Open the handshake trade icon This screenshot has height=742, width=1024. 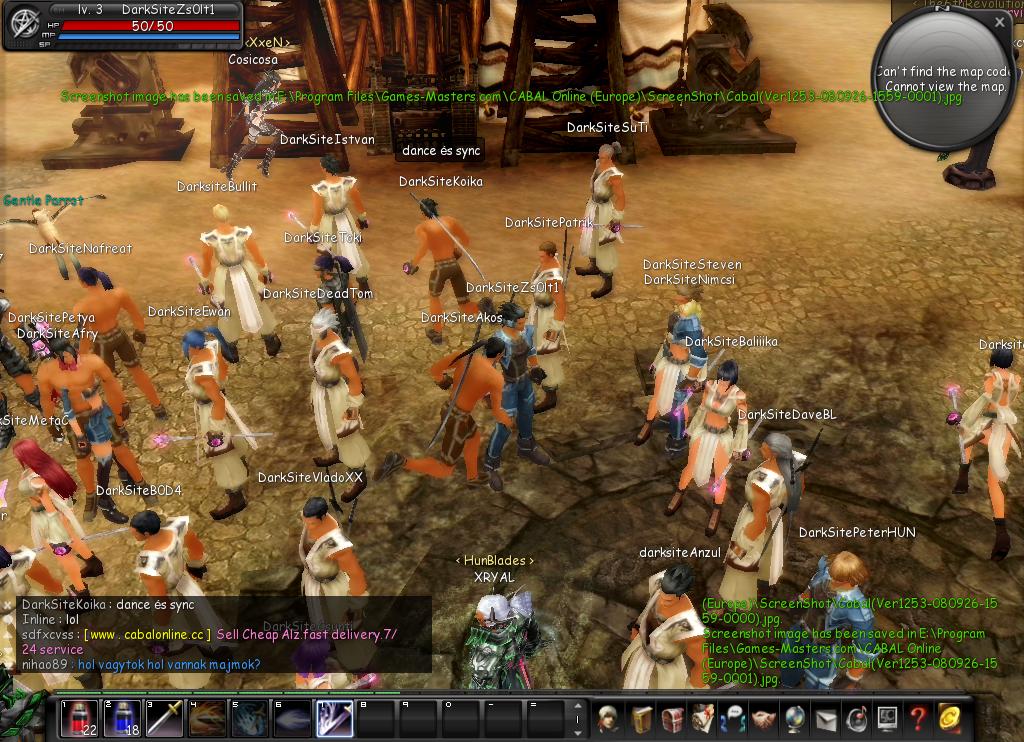[x=765, y=718]
